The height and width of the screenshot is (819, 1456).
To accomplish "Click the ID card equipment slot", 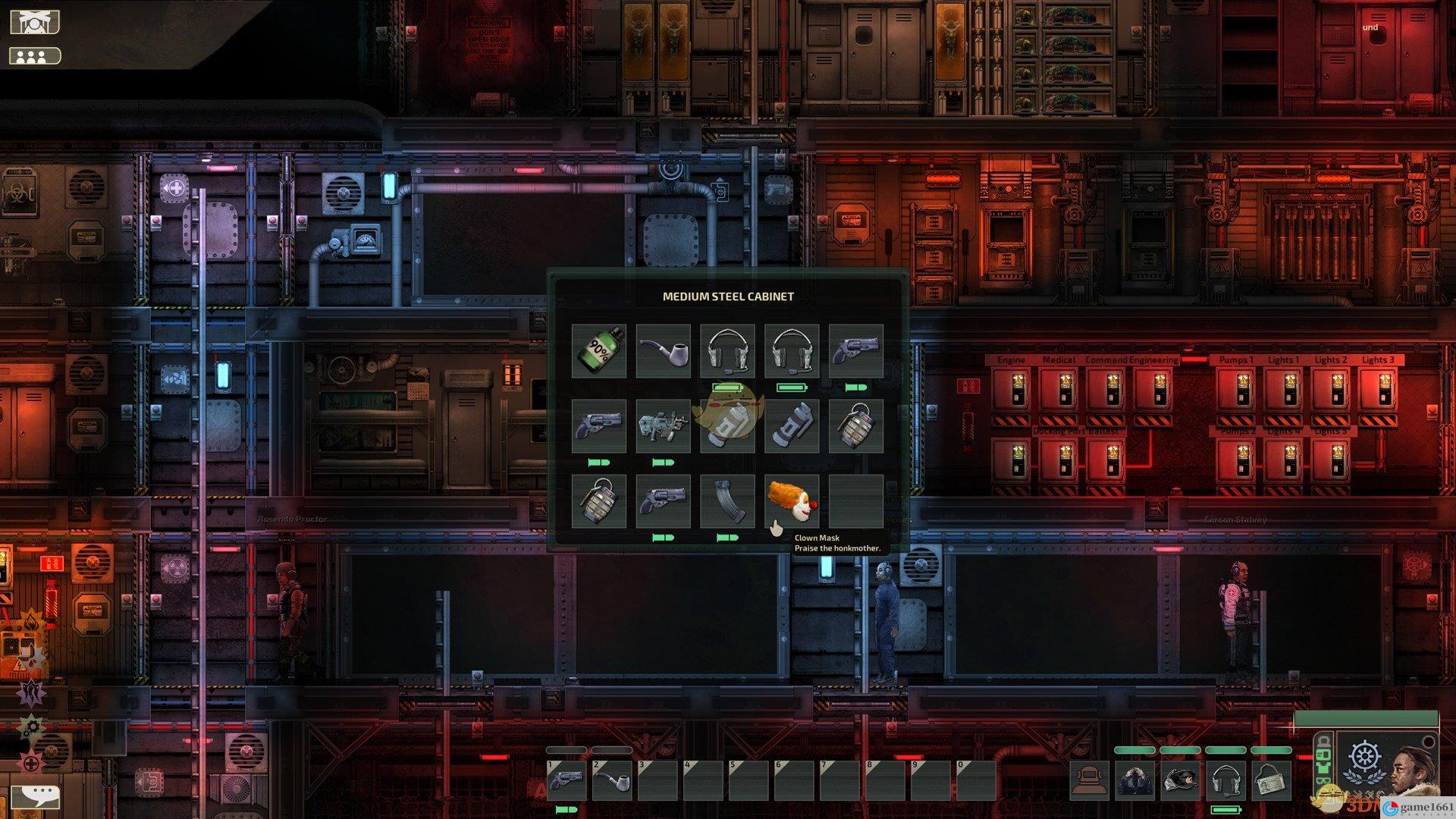I will (x=1270, y=781).
